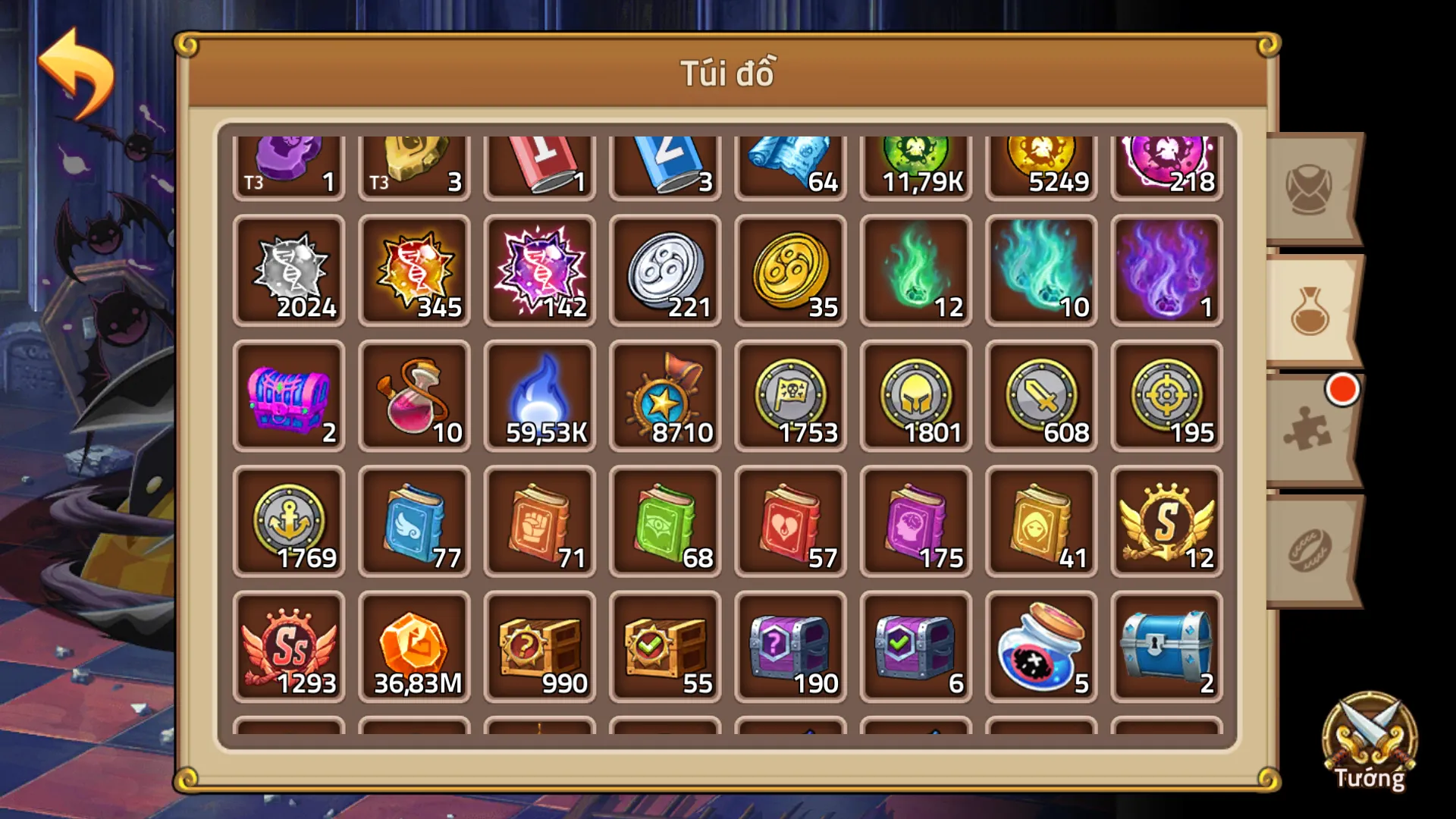This screenshot has width=1456, height=819.
Task: Select the purple flame essence item
Action: [x=1166, y=271]
